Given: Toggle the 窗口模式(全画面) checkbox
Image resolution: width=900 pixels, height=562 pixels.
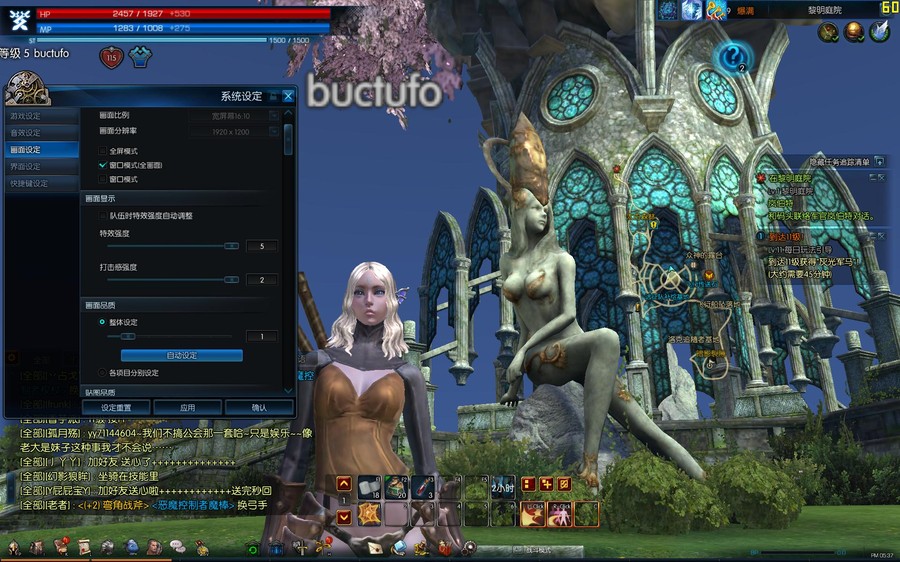Looking at the screenshot, I should 102,165.
